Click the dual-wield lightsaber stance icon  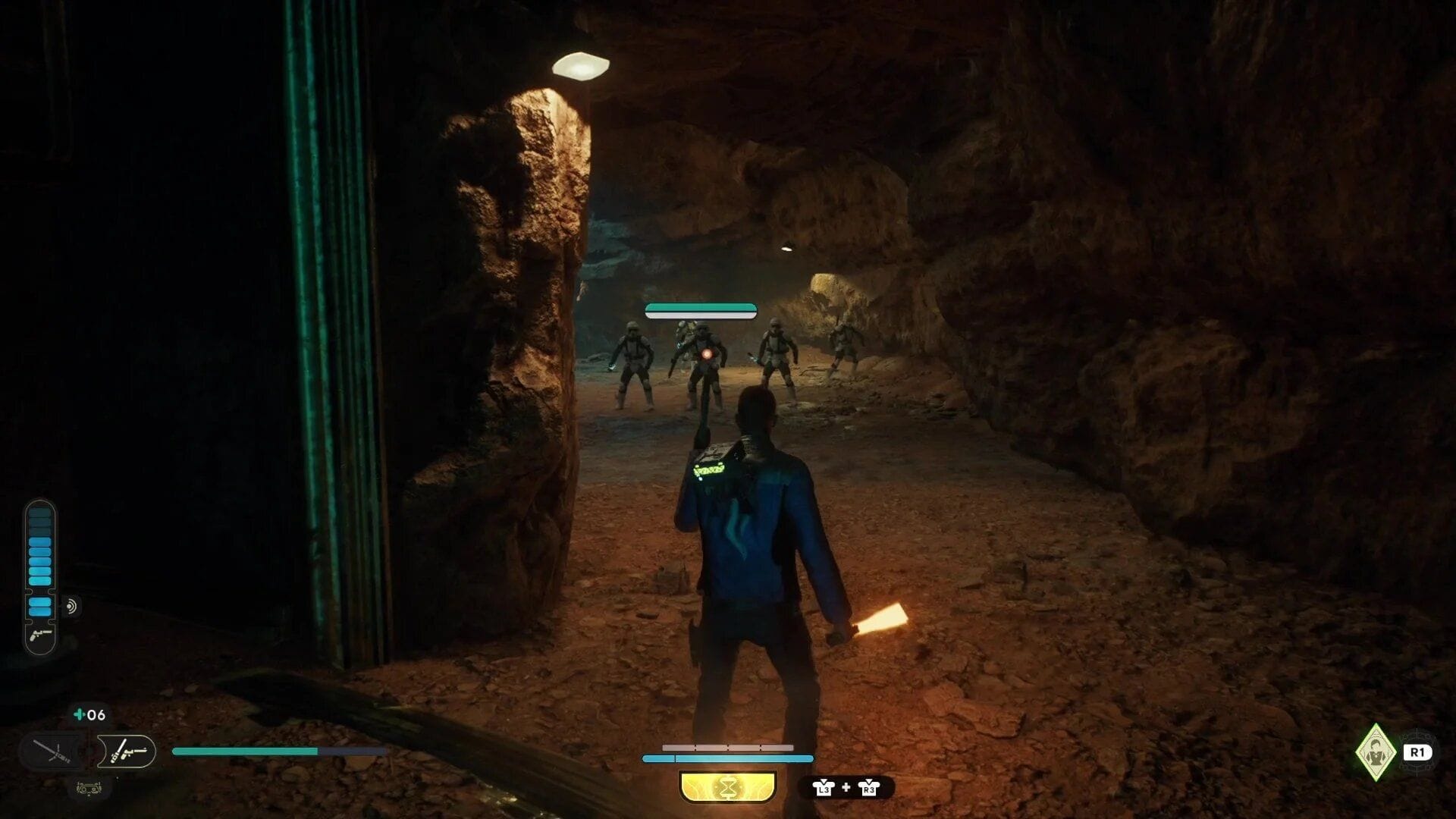51,751
